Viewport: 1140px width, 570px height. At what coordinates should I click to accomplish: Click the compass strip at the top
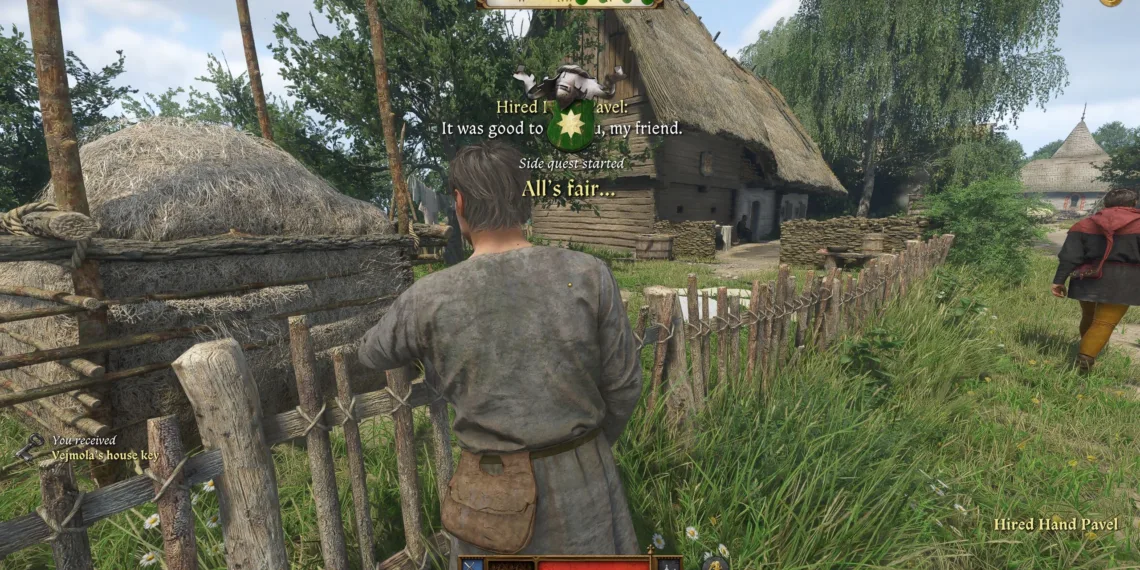(x=569, y=4)
